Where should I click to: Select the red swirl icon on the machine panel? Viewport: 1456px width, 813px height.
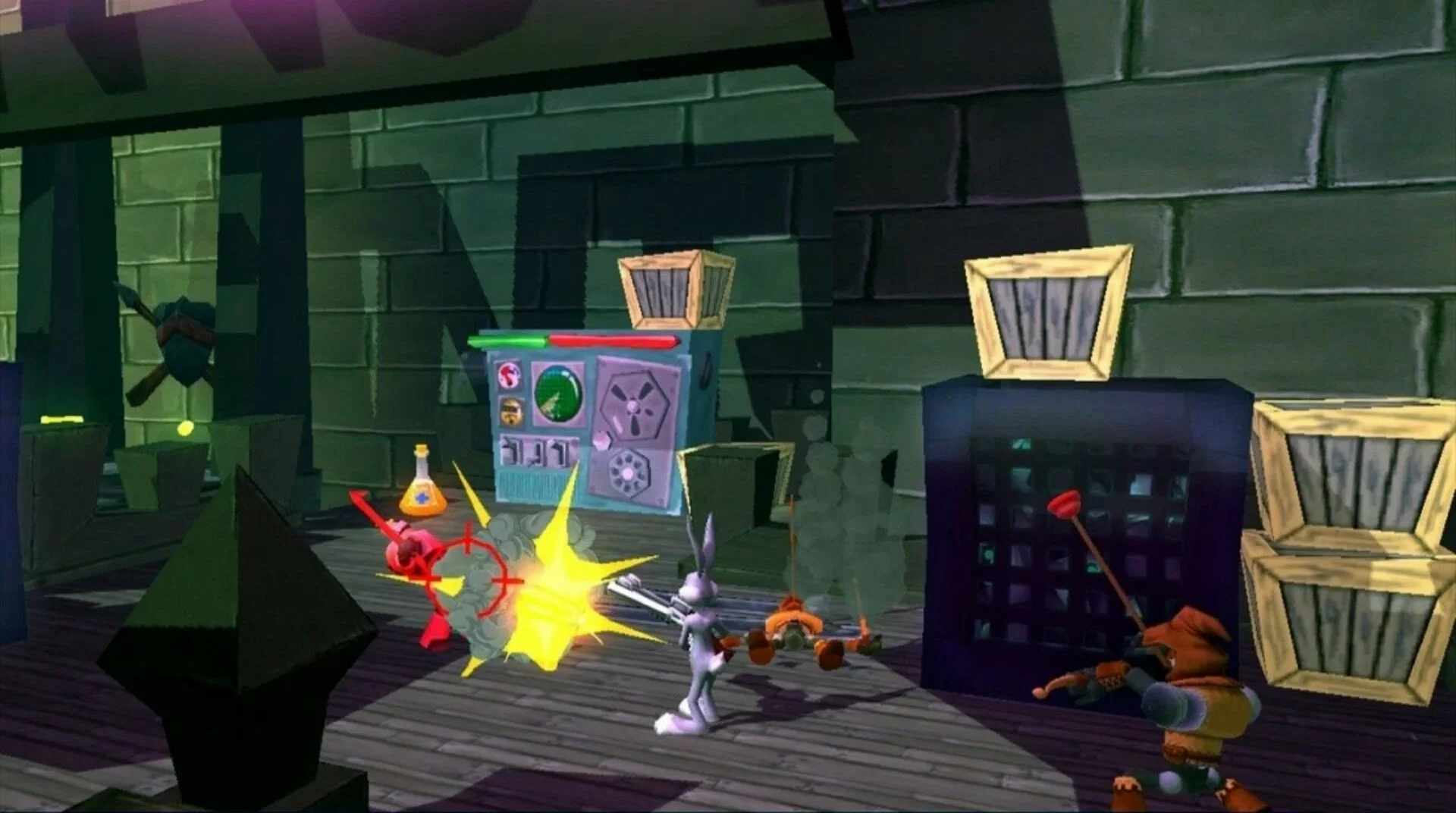509,376
